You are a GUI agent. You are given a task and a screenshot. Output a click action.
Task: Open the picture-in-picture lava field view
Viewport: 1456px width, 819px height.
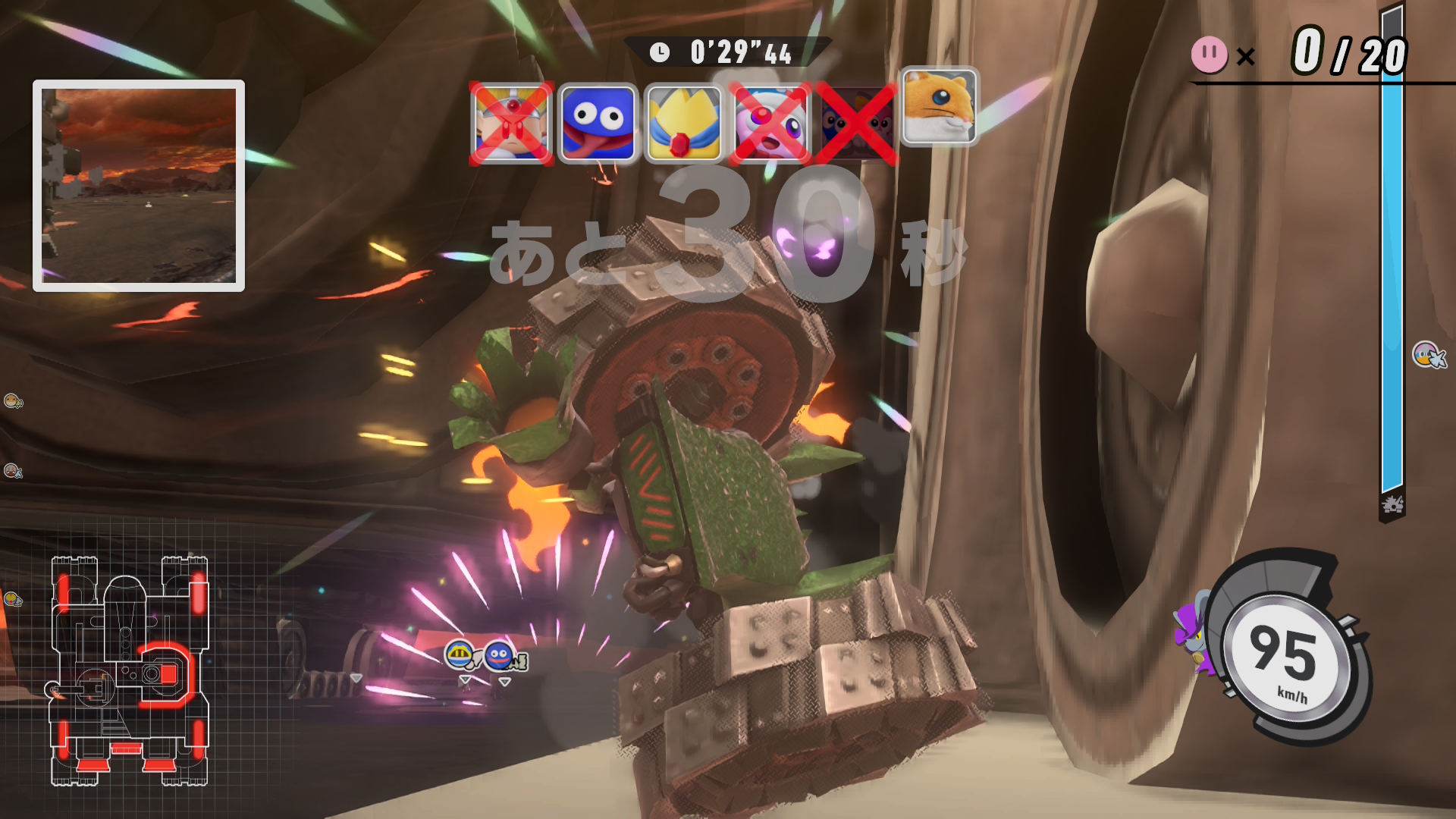tap(139, 186)
